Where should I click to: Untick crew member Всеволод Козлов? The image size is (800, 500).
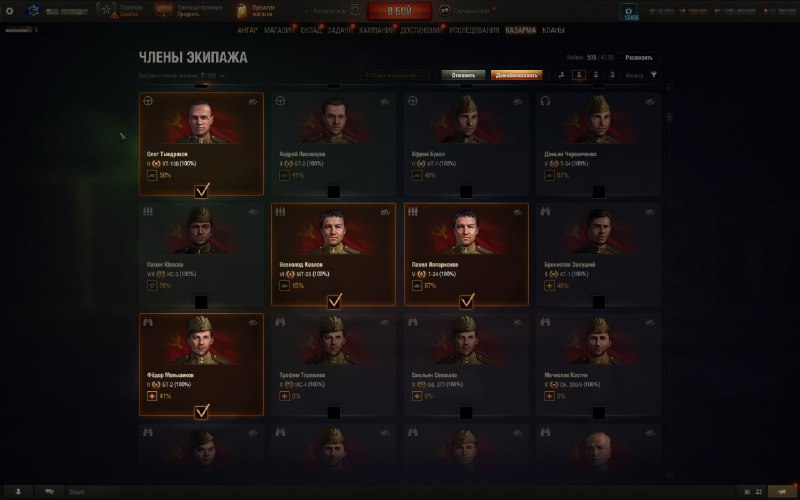(334, 299)
